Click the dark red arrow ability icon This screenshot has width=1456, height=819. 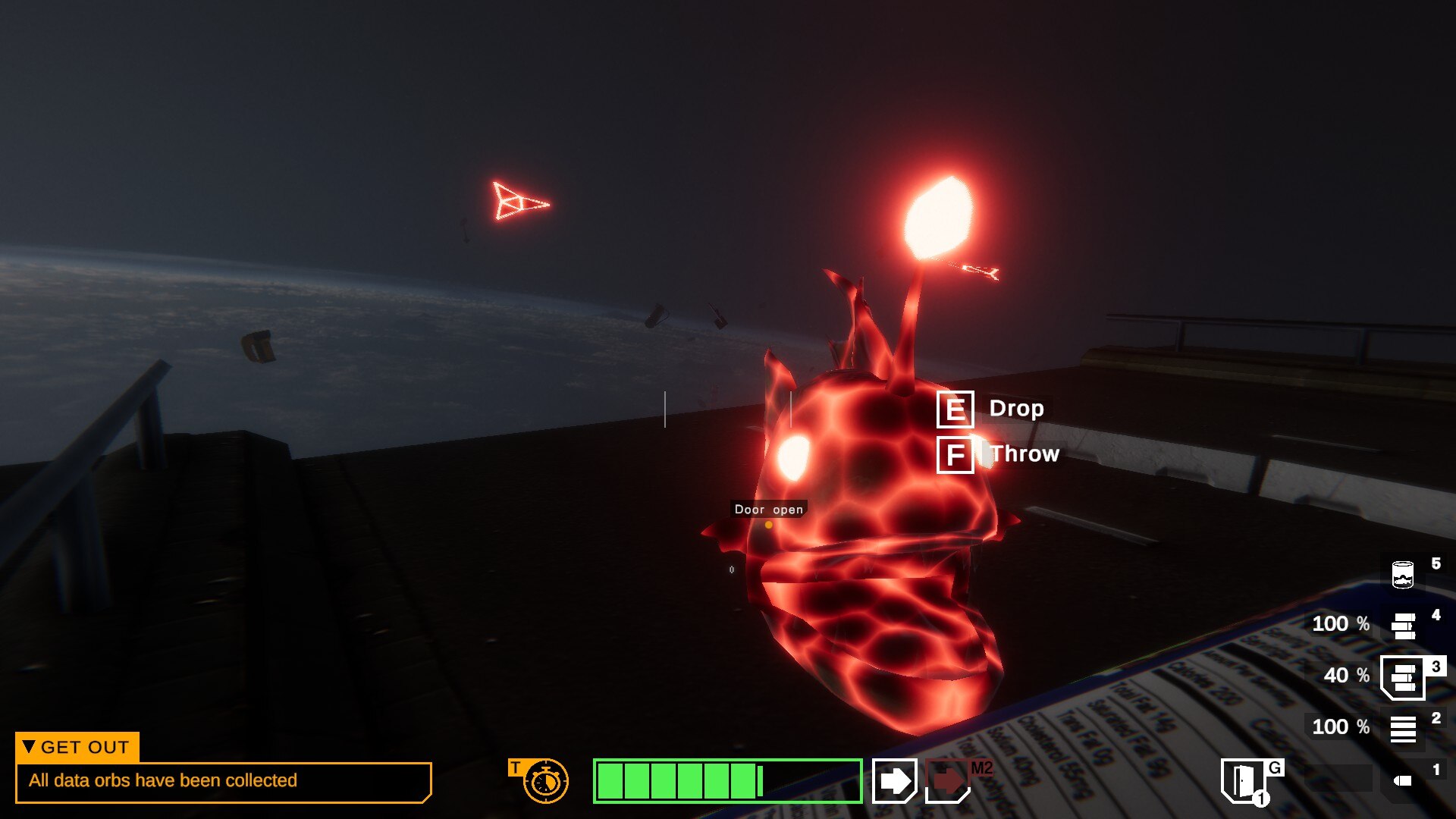[x=948, y=780]
